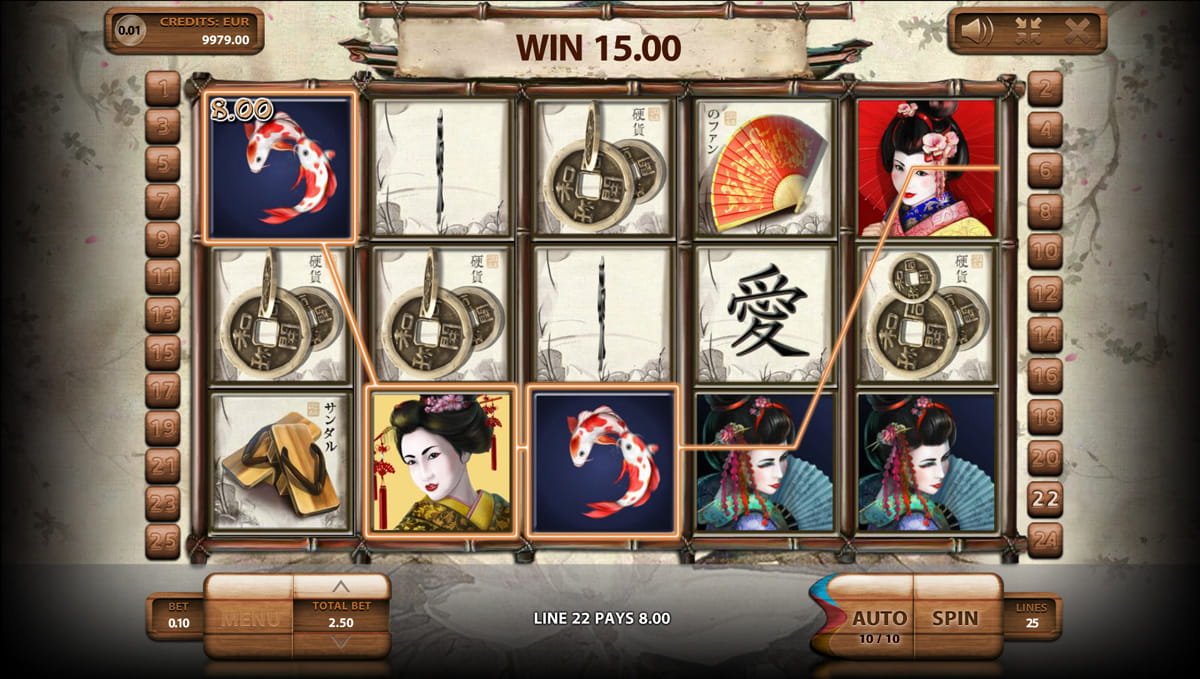The image size is (1200, 679).
Task: Click the Bet 0.10 selector
Action: click(x=177, y=617)
